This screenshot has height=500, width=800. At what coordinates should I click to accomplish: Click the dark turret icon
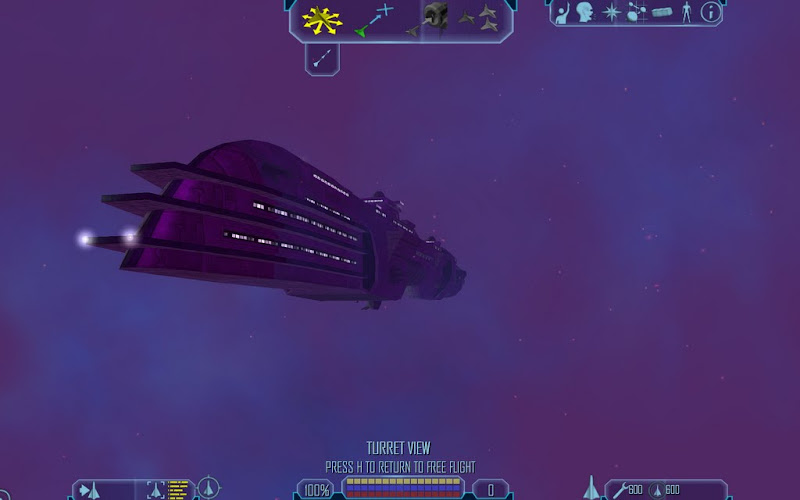pyautogui.click(x=434, y=17)
